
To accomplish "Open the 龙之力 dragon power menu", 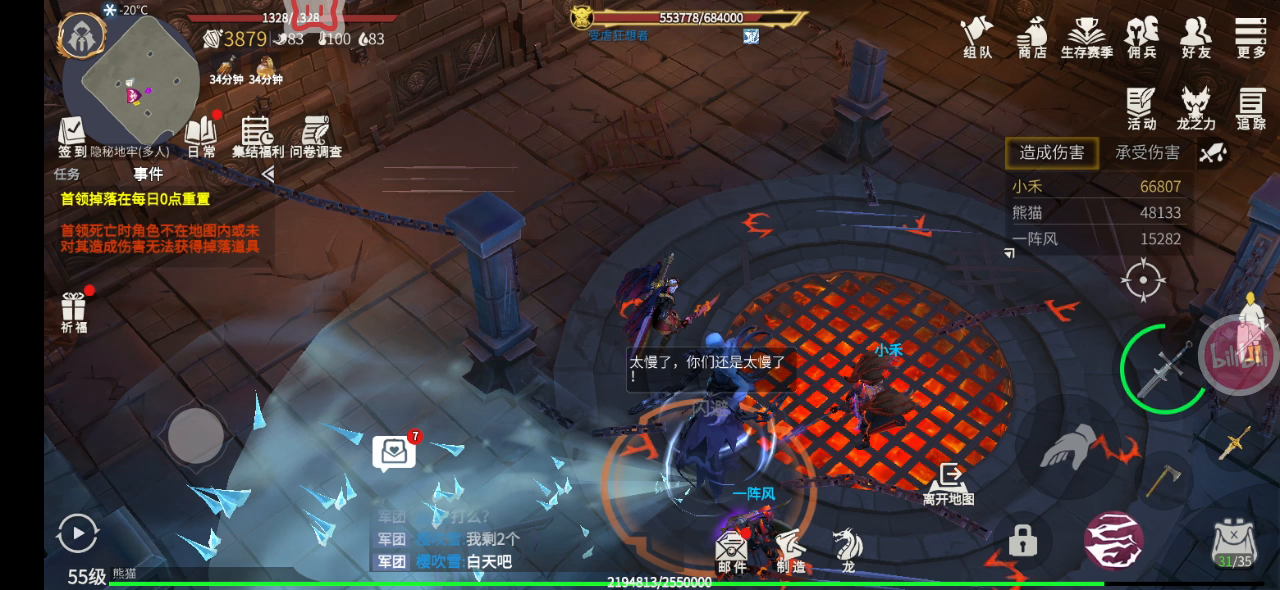I will pos(1196,107).
